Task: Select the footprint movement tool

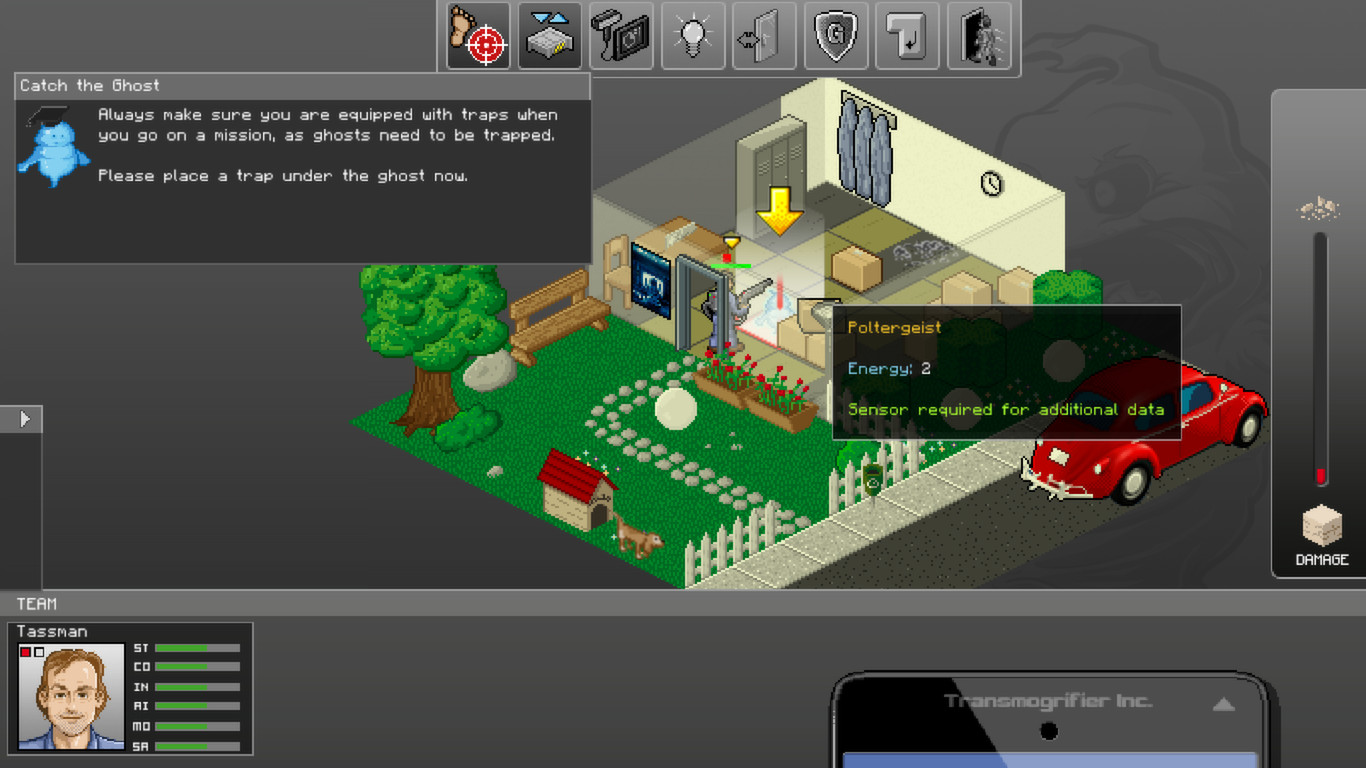Action: 477,36
